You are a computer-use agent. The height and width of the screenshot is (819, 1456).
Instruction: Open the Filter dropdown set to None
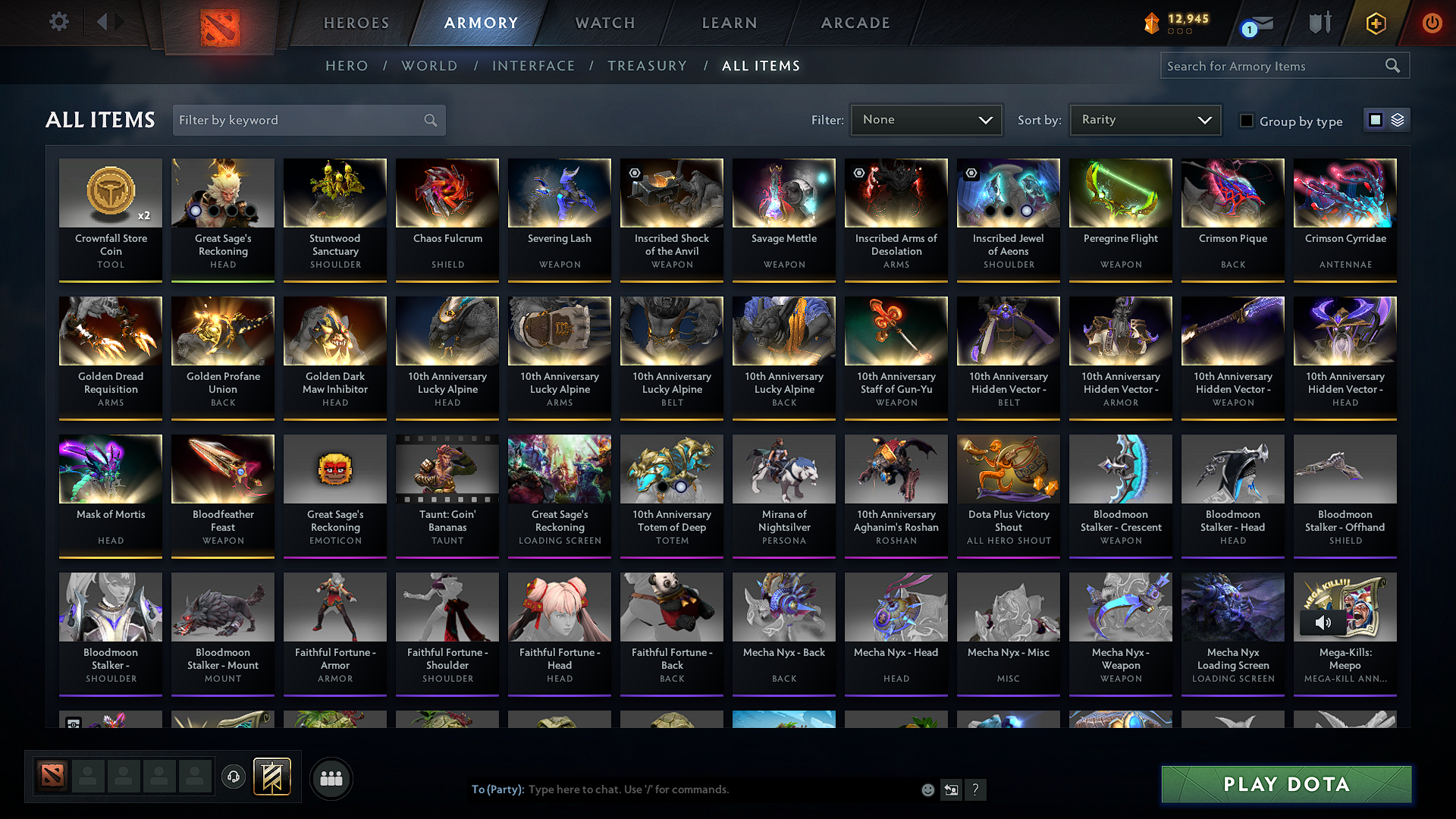[x=926, y=119]
